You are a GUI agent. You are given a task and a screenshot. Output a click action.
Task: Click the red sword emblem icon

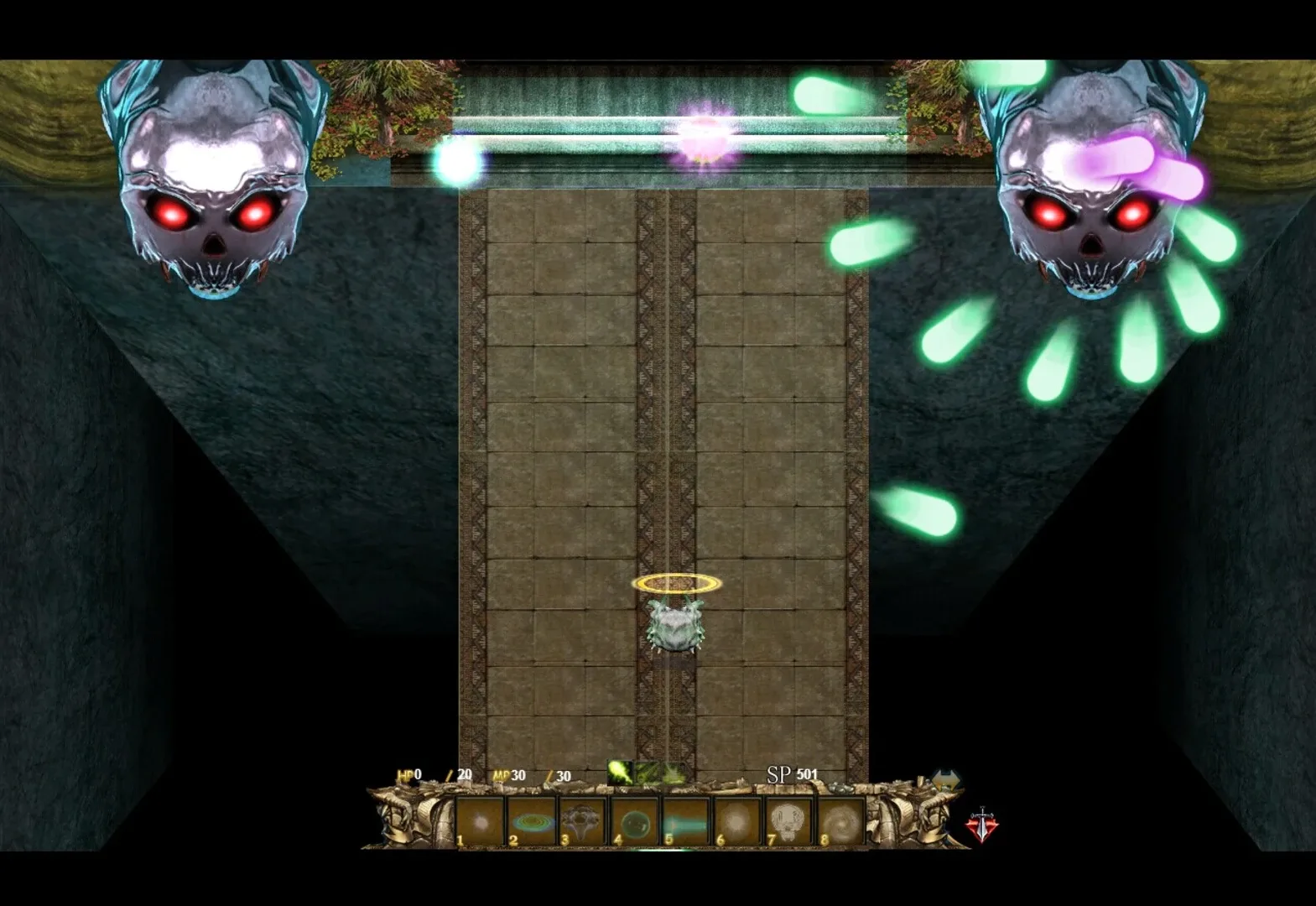tap(982, 822)
